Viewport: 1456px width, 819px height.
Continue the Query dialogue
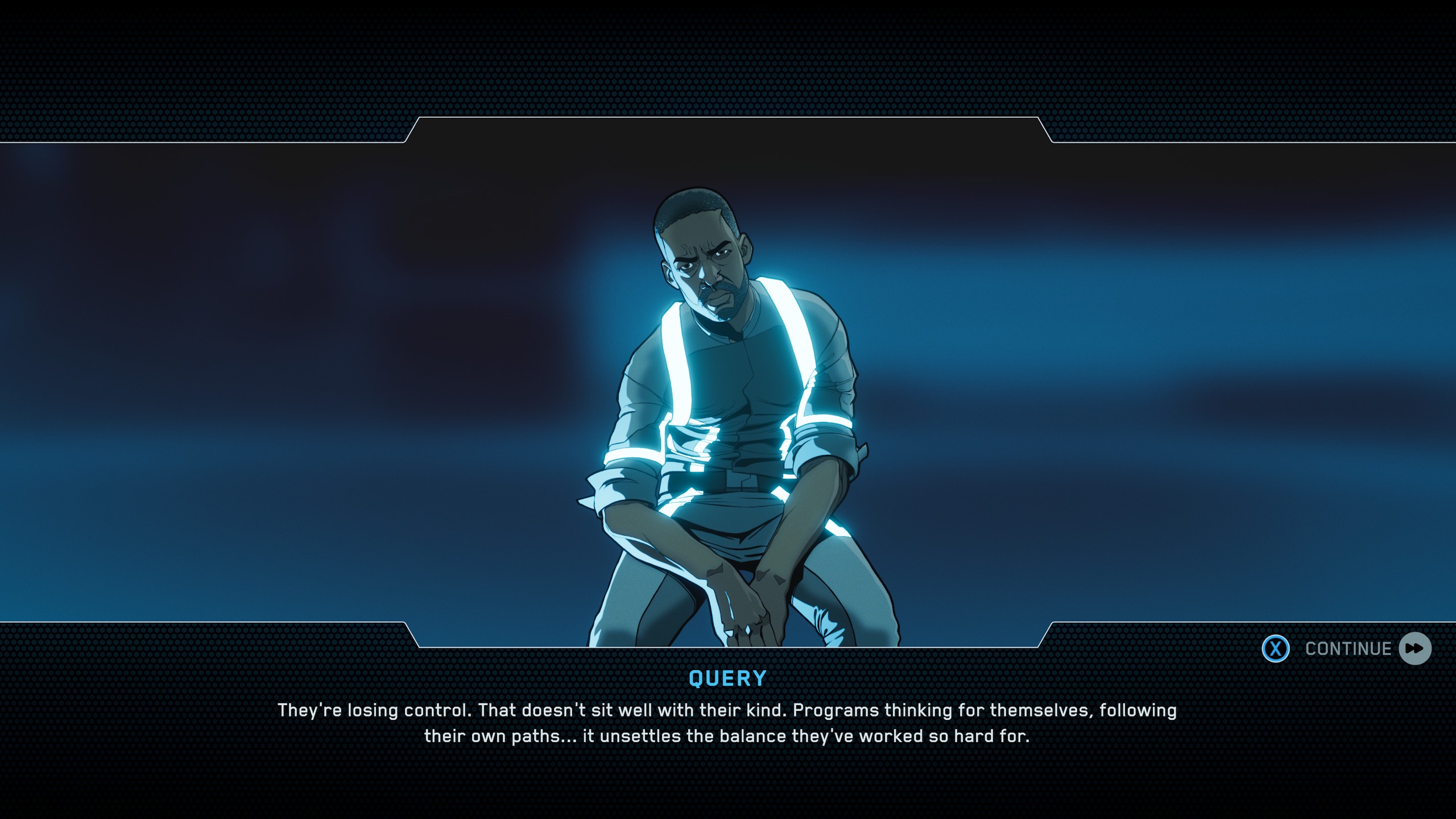(1347, 649)
